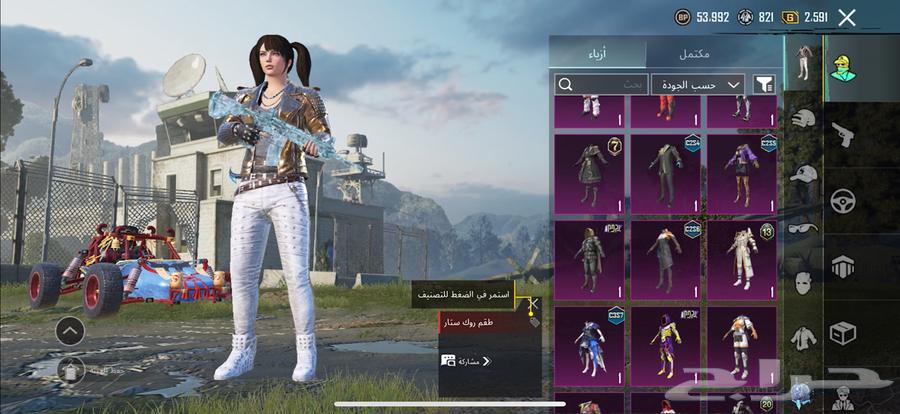Image resolution: width=900 pixels, height=414 pixels.
Task: Close the طقم روك ستار outfit popup
Action: point(534,302)
